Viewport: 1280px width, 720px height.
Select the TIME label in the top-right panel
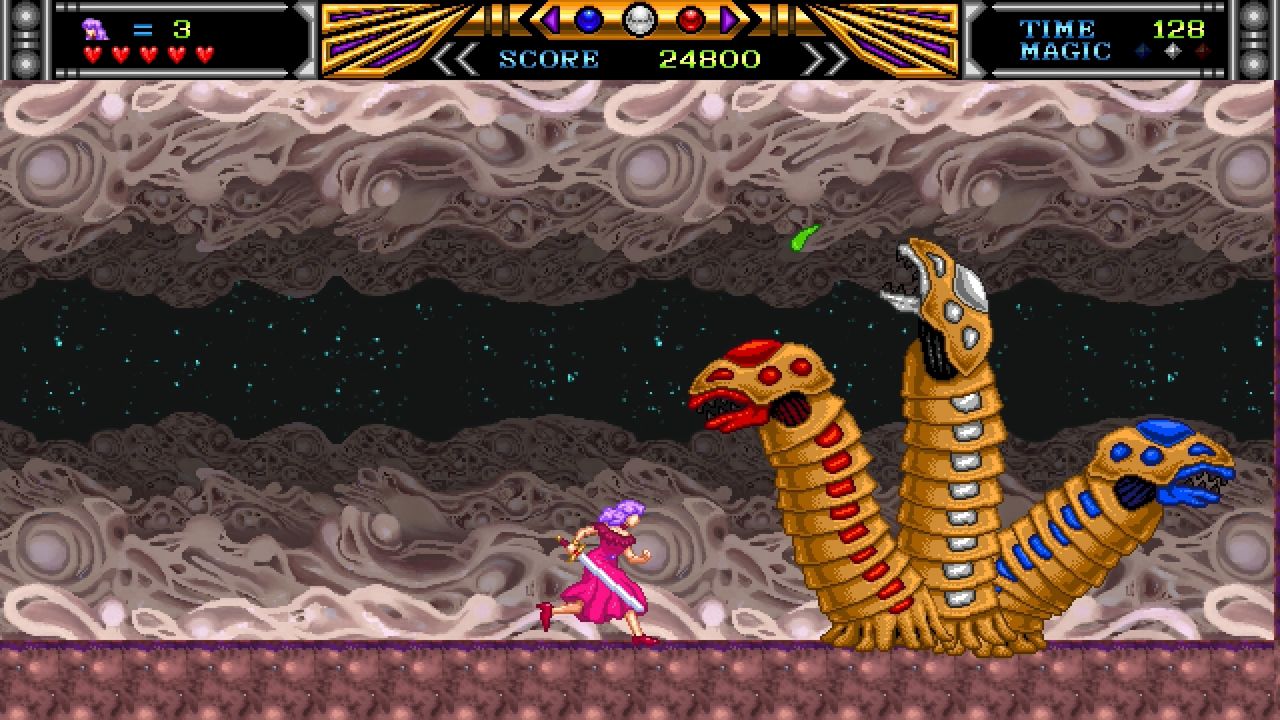(x=1058, y=28)
